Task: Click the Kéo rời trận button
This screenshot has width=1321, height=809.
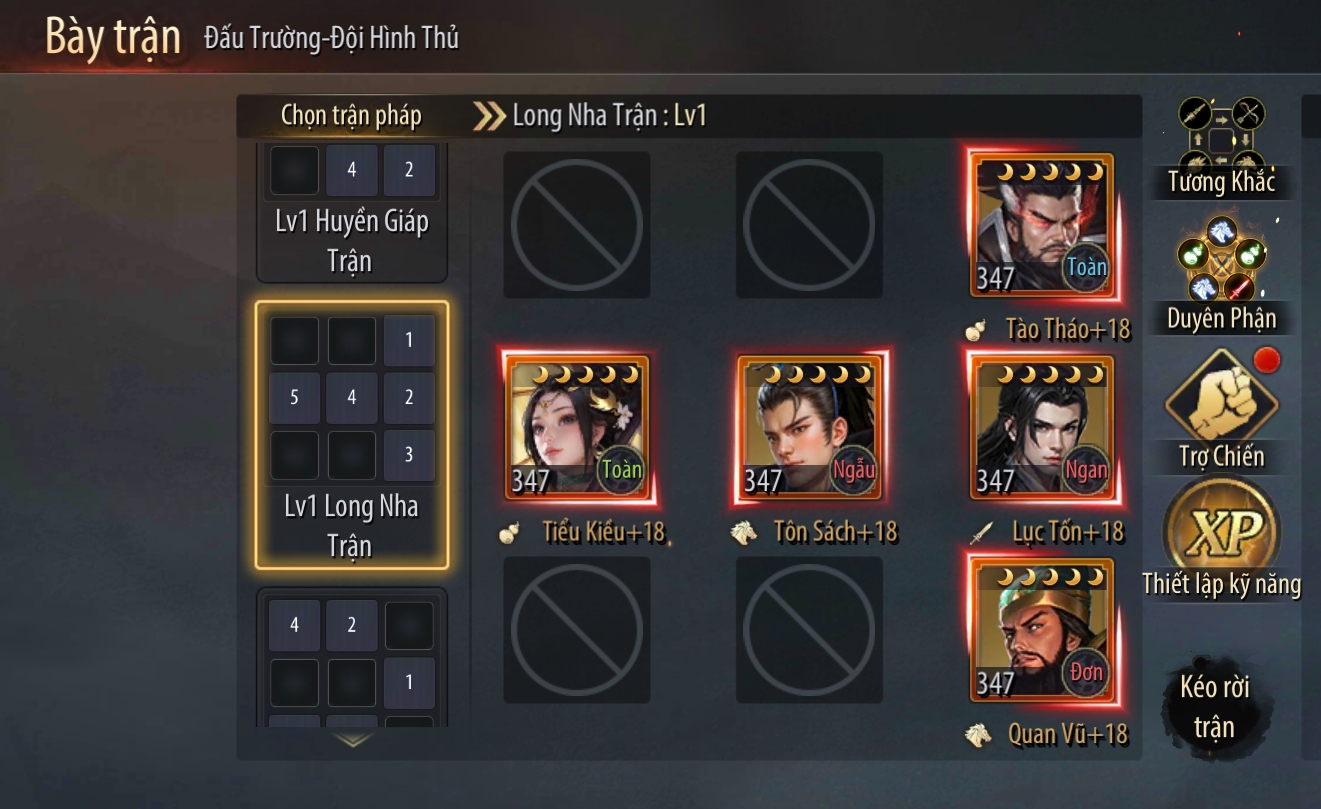Action: [x=1214, y=706]
